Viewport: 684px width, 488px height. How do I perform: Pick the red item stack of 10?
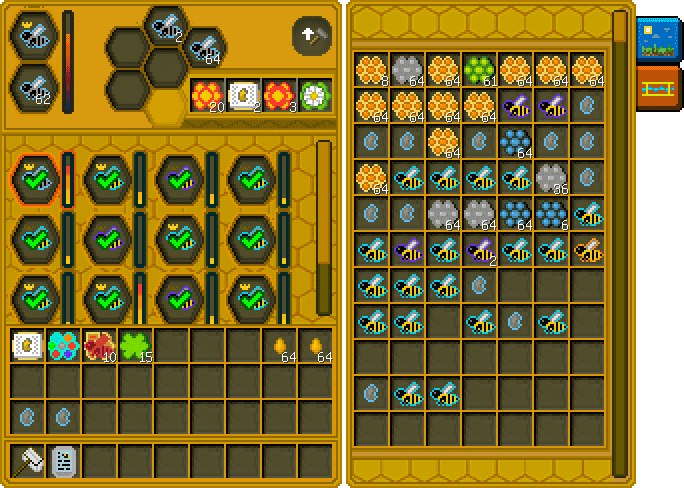point(99,346)
